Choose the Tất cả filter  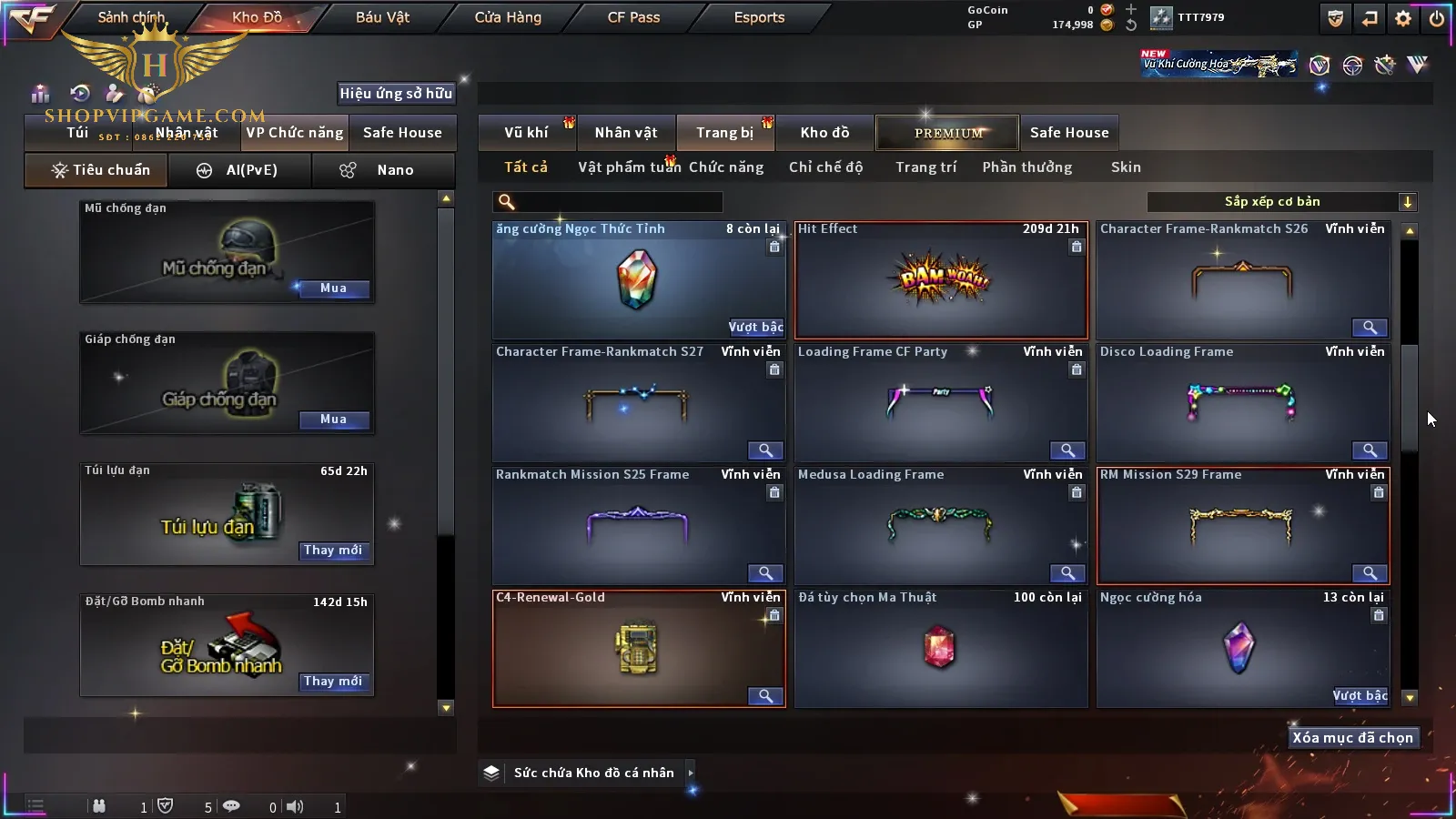coord(526,167)
